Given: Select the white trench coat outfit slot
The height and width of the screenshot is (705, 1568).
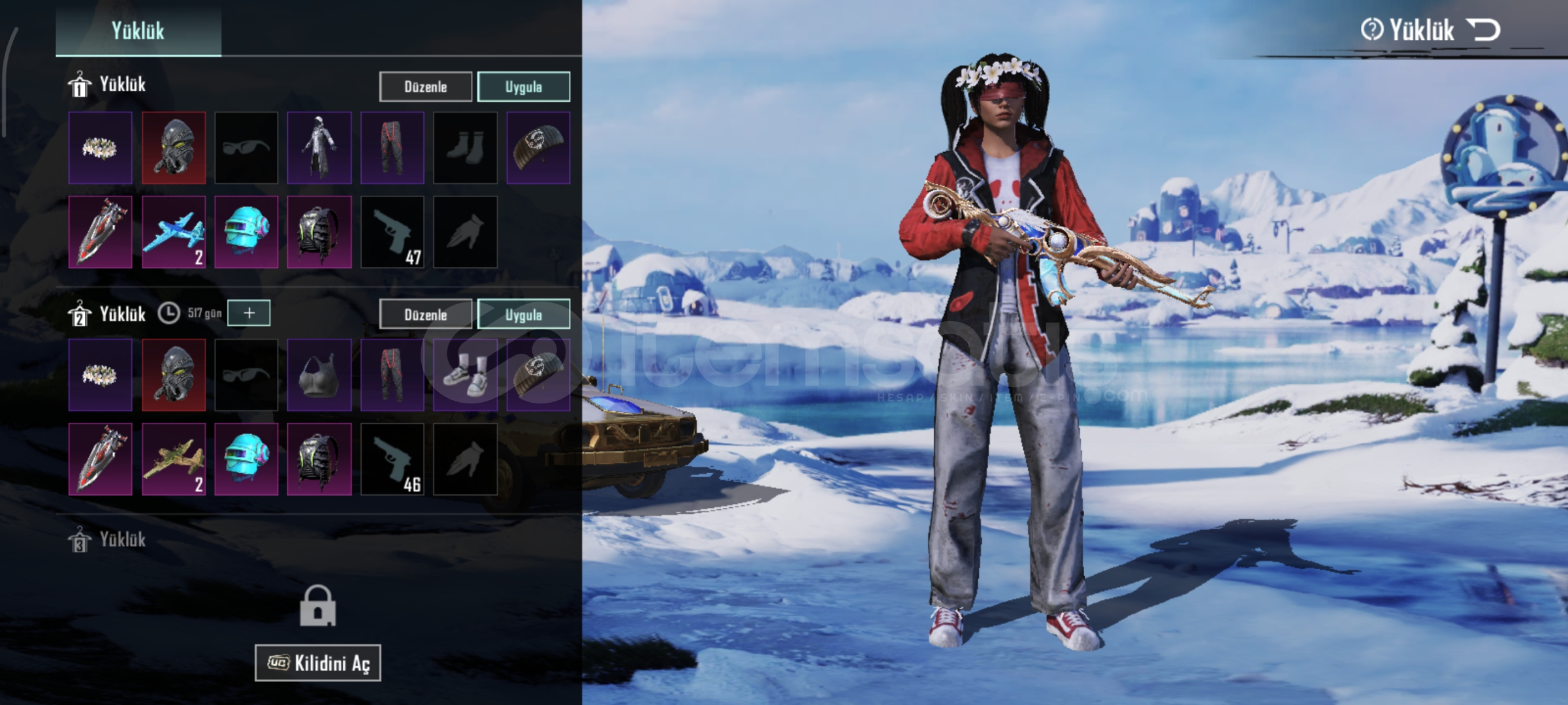Looking at the screenshot, I should click(319, 148).
